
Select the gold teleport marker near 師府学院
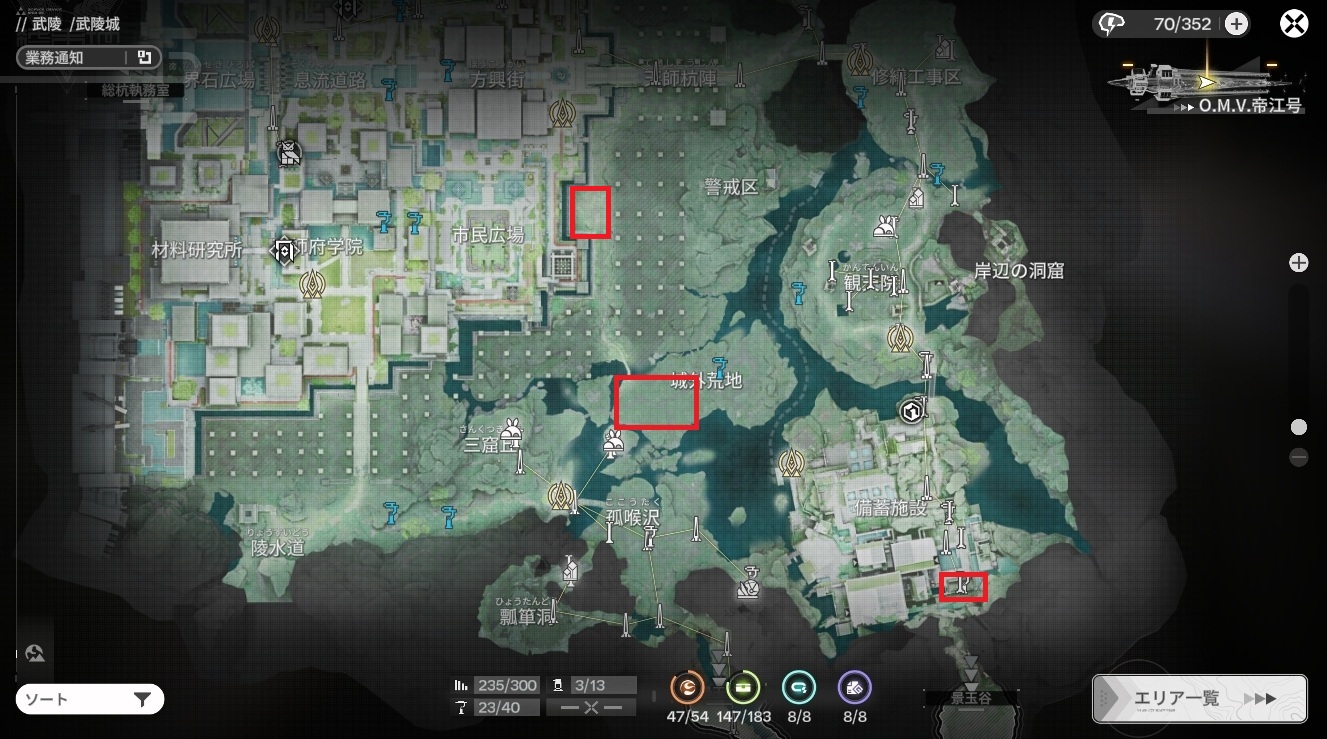click(x=313, y=285)
